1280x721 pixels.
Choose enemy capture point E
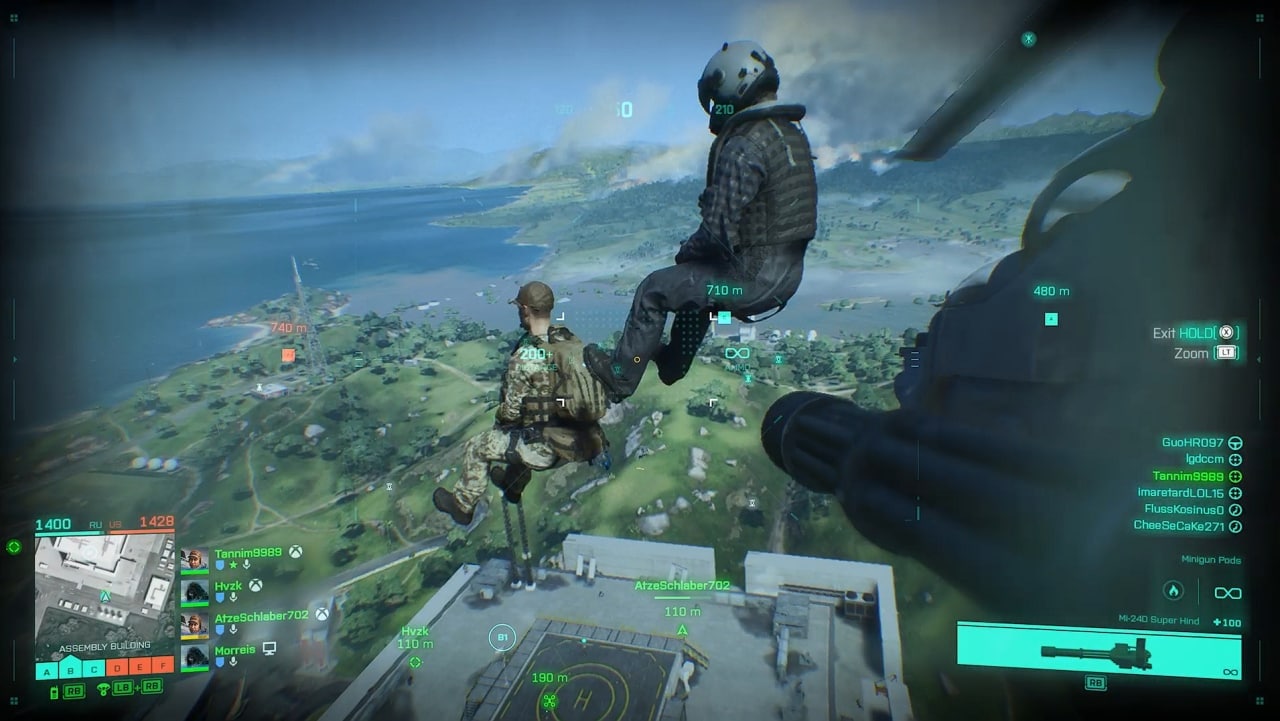(x=140, y=669)
